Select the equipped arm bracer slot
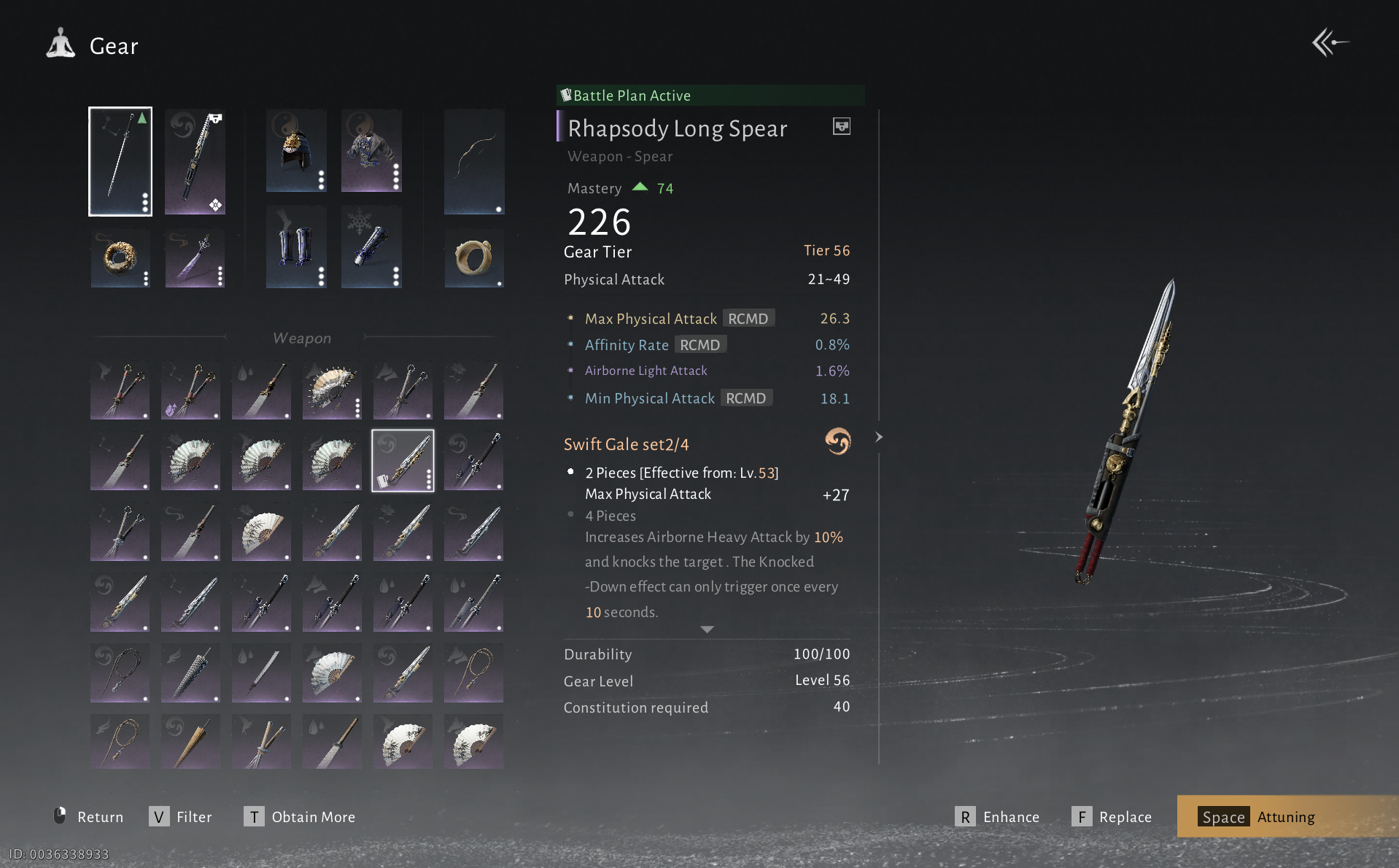Screen dimensions: 1399x868 [371, 247]
